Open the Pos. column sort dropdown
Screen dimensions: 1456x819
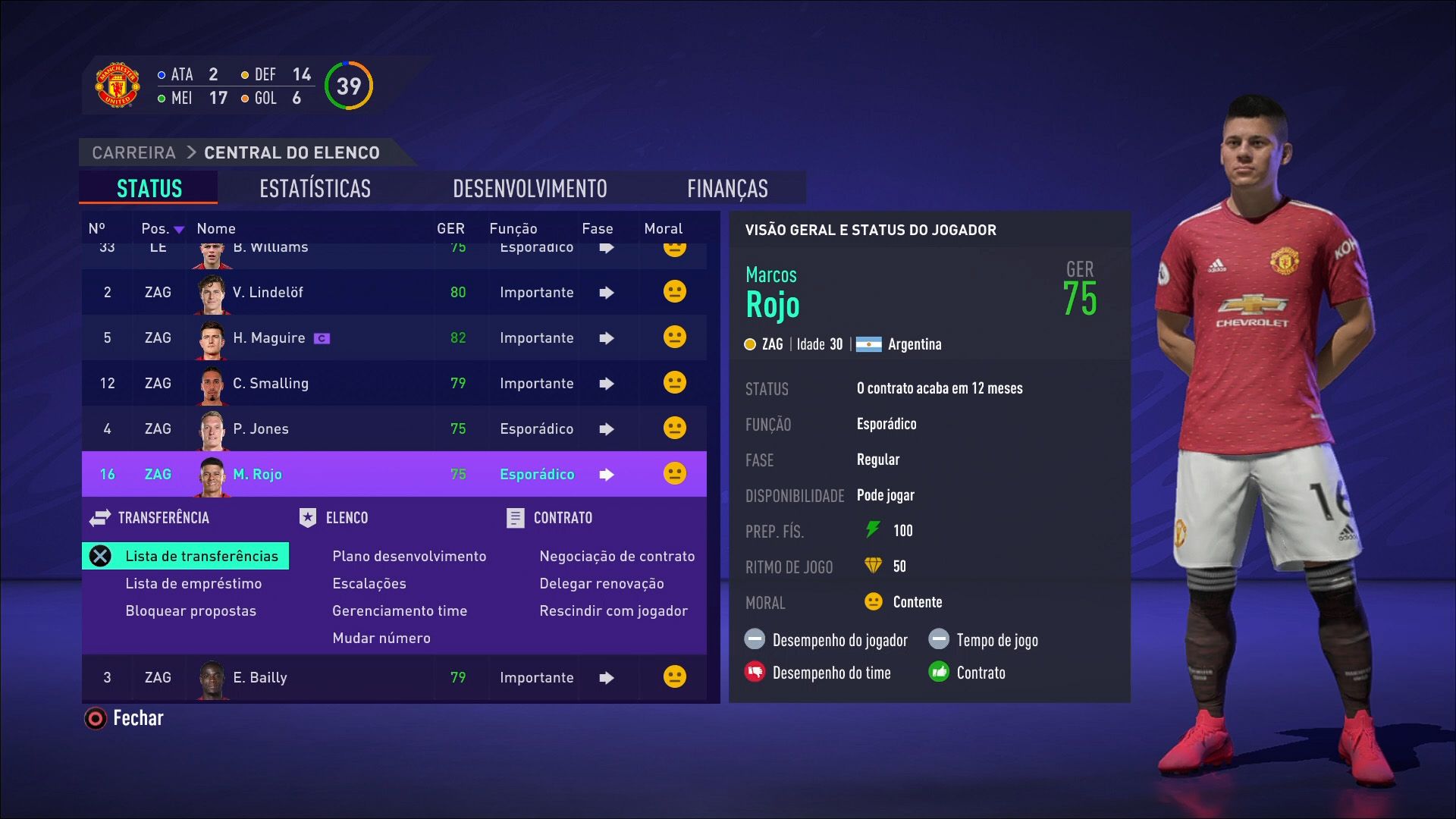pos(179,228)
